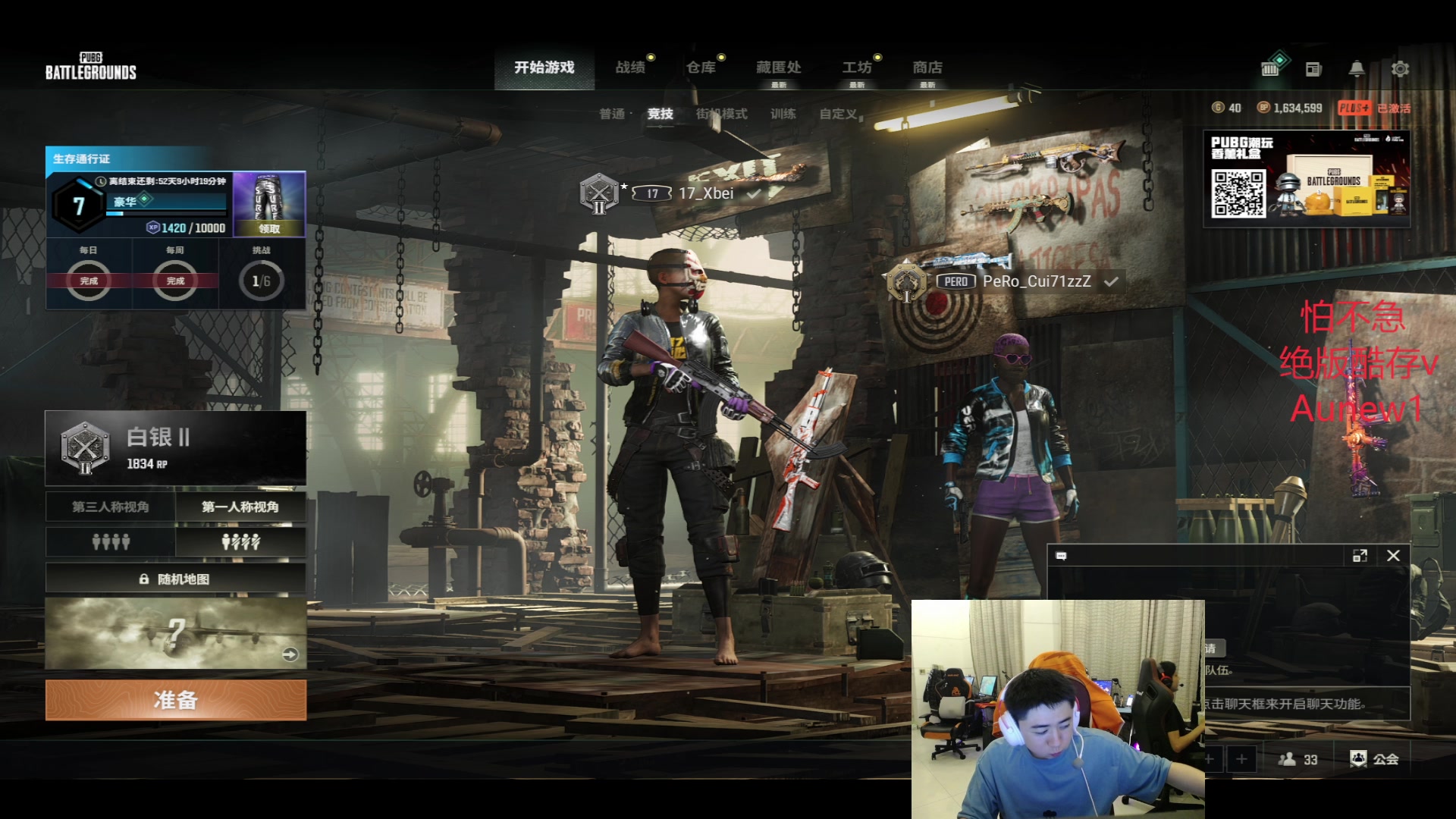Screen dimensions: 1456x819
Task: Choose the 训练 training mode
Action: click(x=783, y=114)
